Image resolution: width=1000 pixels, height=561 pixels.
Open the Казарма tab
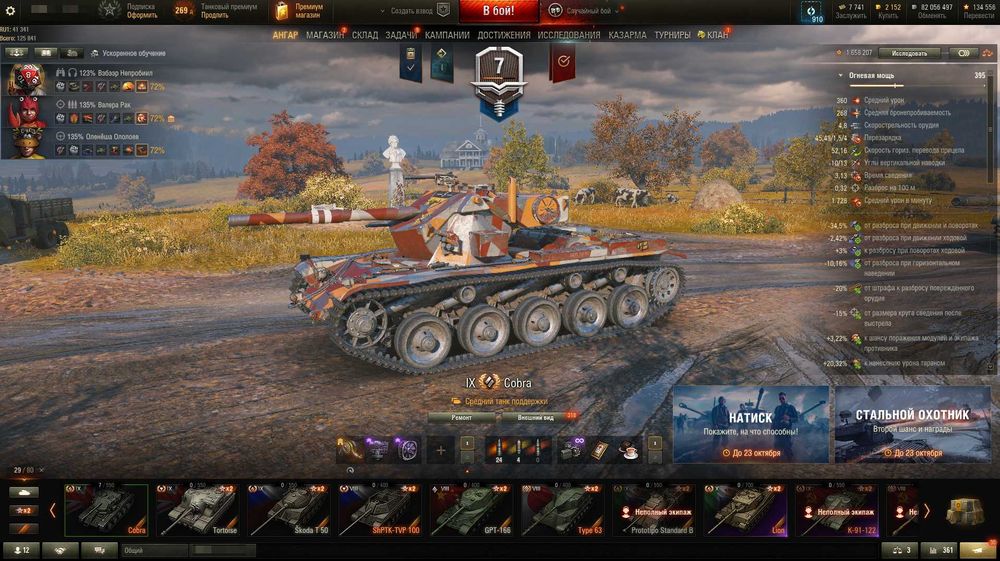[x=628, y=35]
